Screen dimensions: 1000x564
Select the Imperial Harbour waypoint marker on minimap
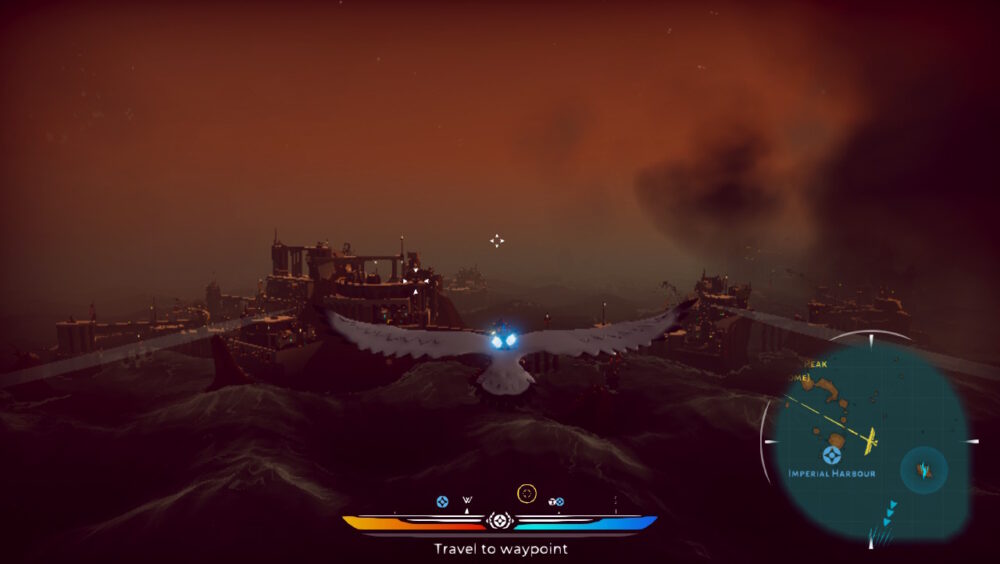831,455
